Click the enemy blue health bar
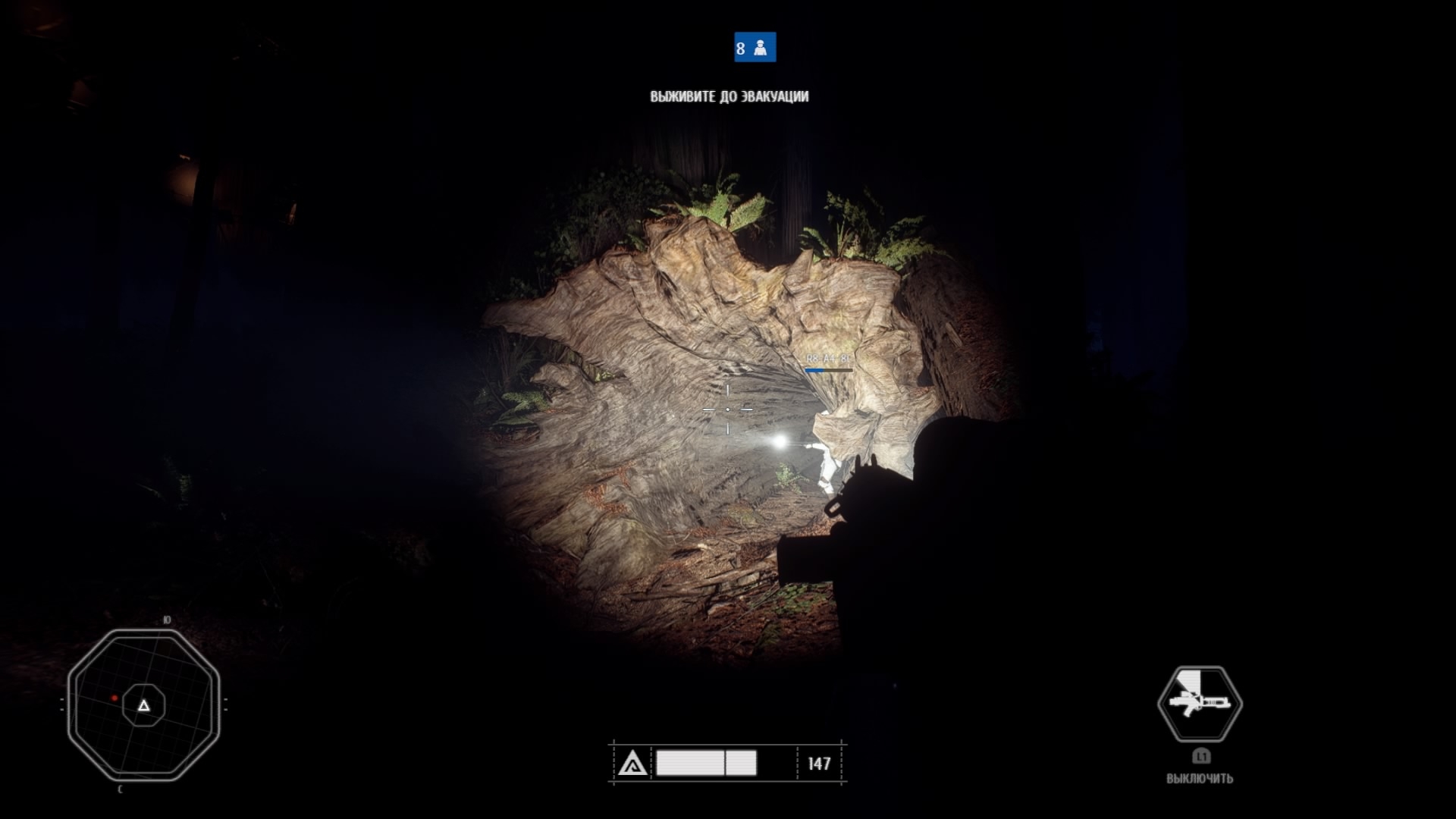The image size is (1456, 819). [815, 369]
